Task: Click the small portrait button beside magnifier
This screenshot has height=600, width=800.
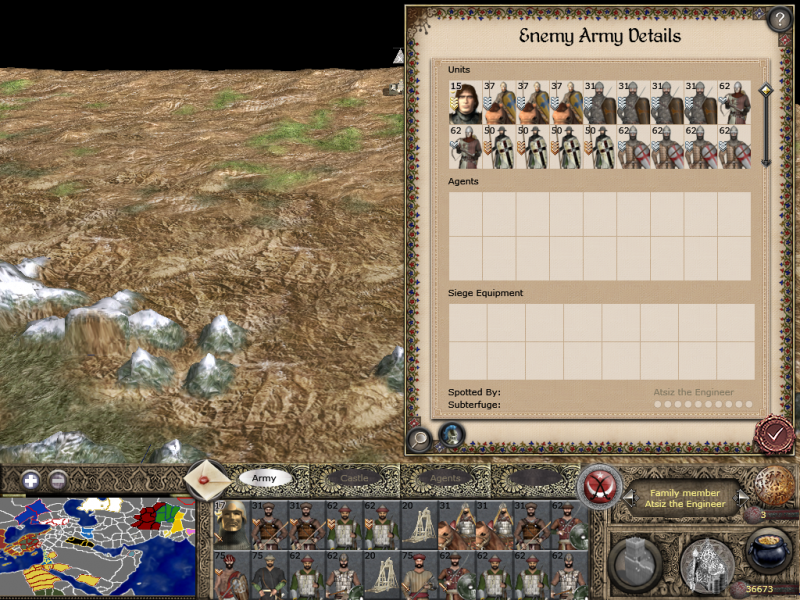Action: [452, 435]
